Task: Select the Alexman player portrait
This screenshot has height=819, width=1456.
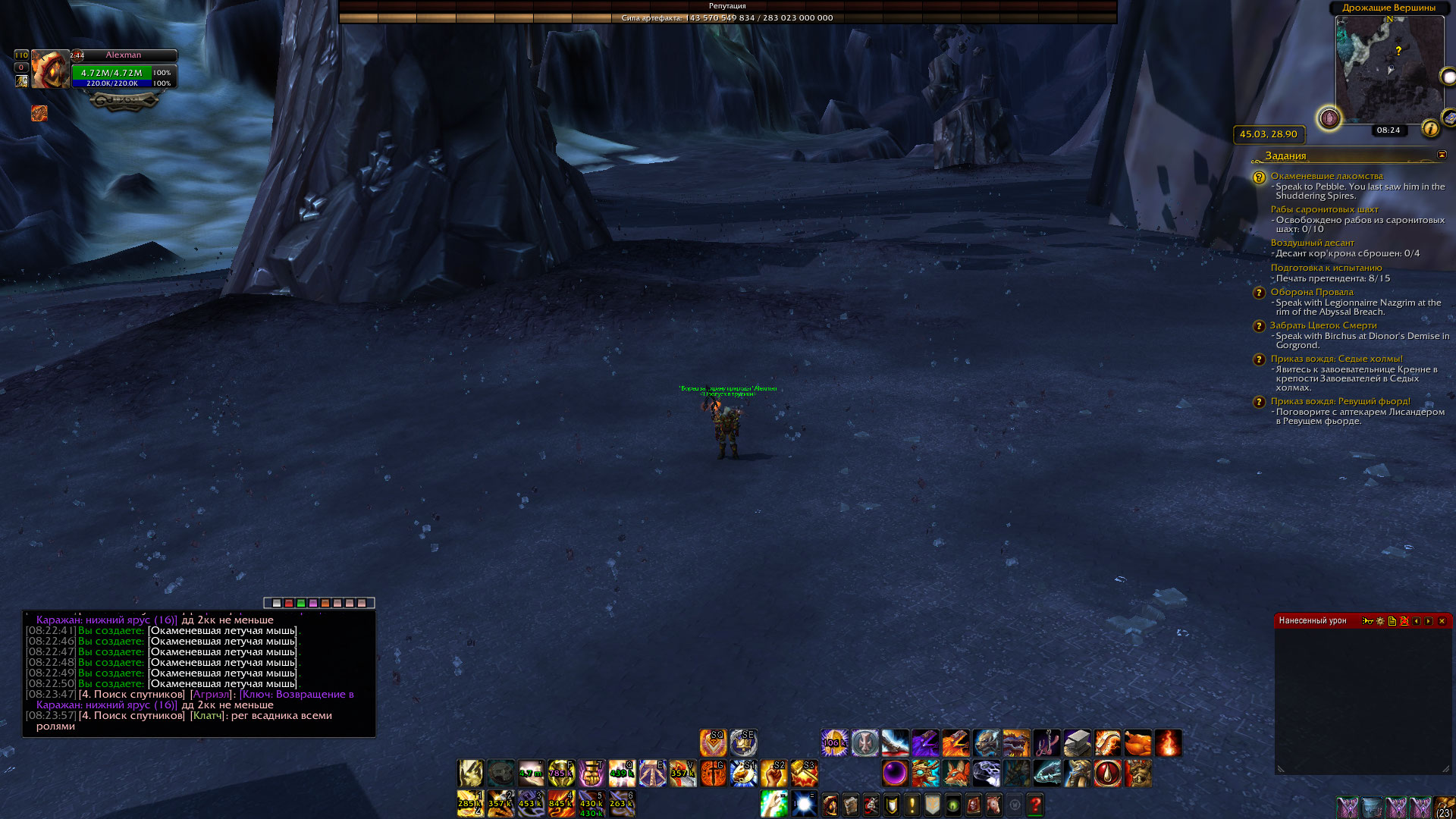Action: pyautogui.click(x=49, y=70)
